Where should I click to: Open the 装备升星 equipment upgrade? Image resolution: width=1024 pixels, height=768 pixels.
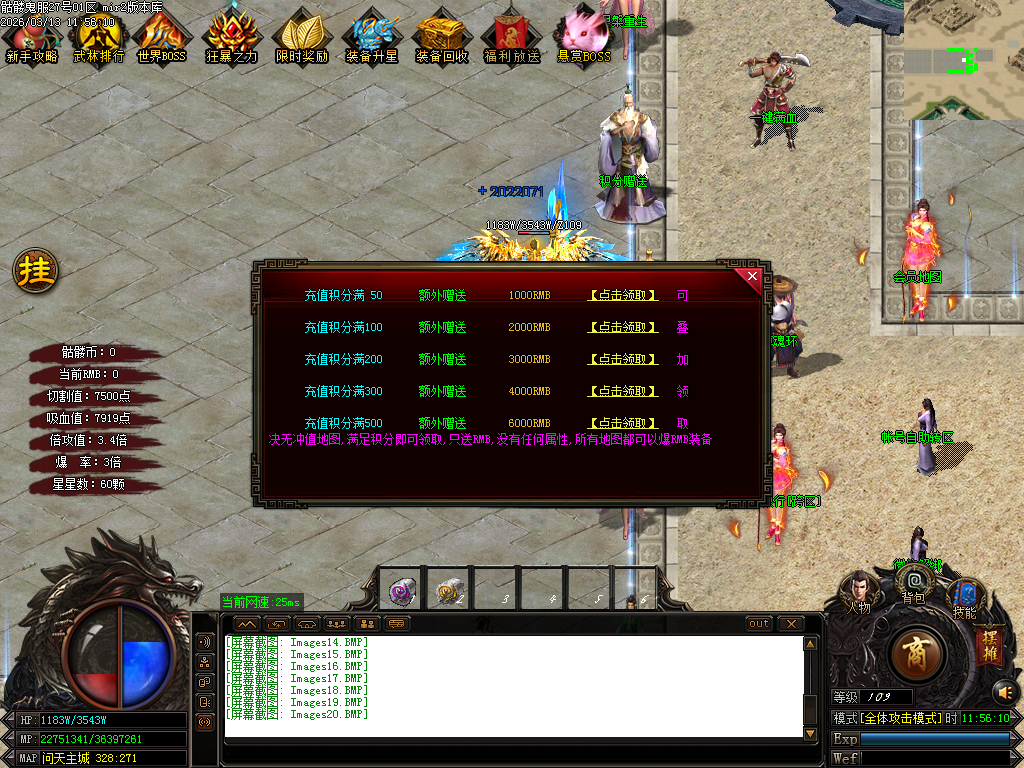point(371,38)
